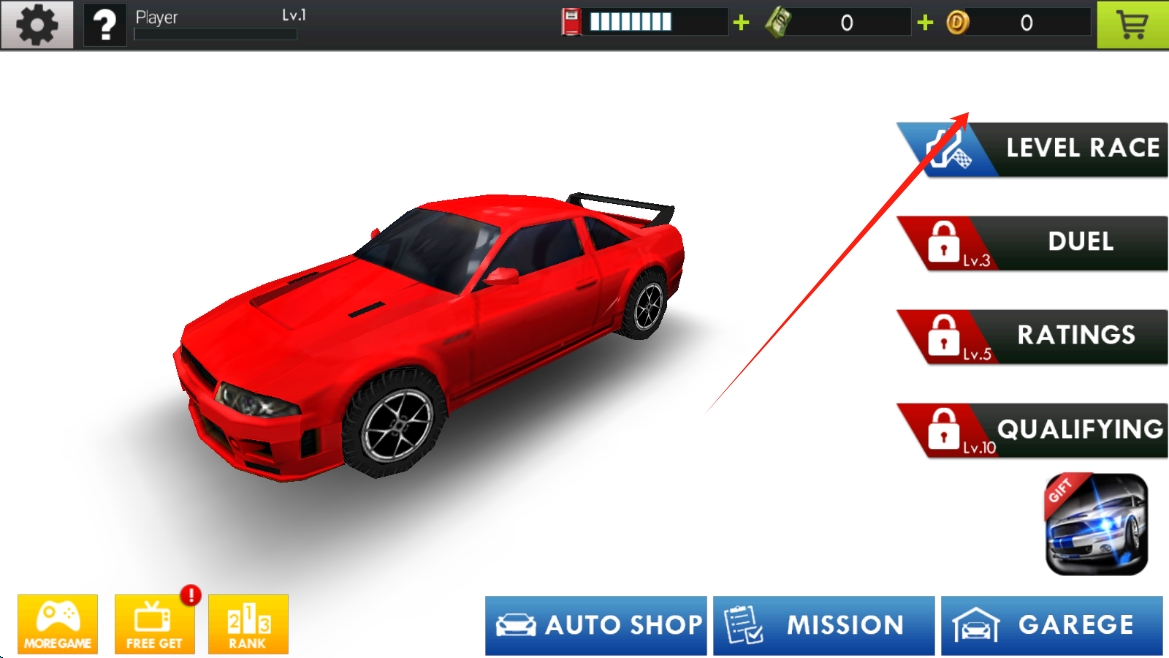Tap the Free Get TV button
1169x658 pixels.
click(155, 624)
